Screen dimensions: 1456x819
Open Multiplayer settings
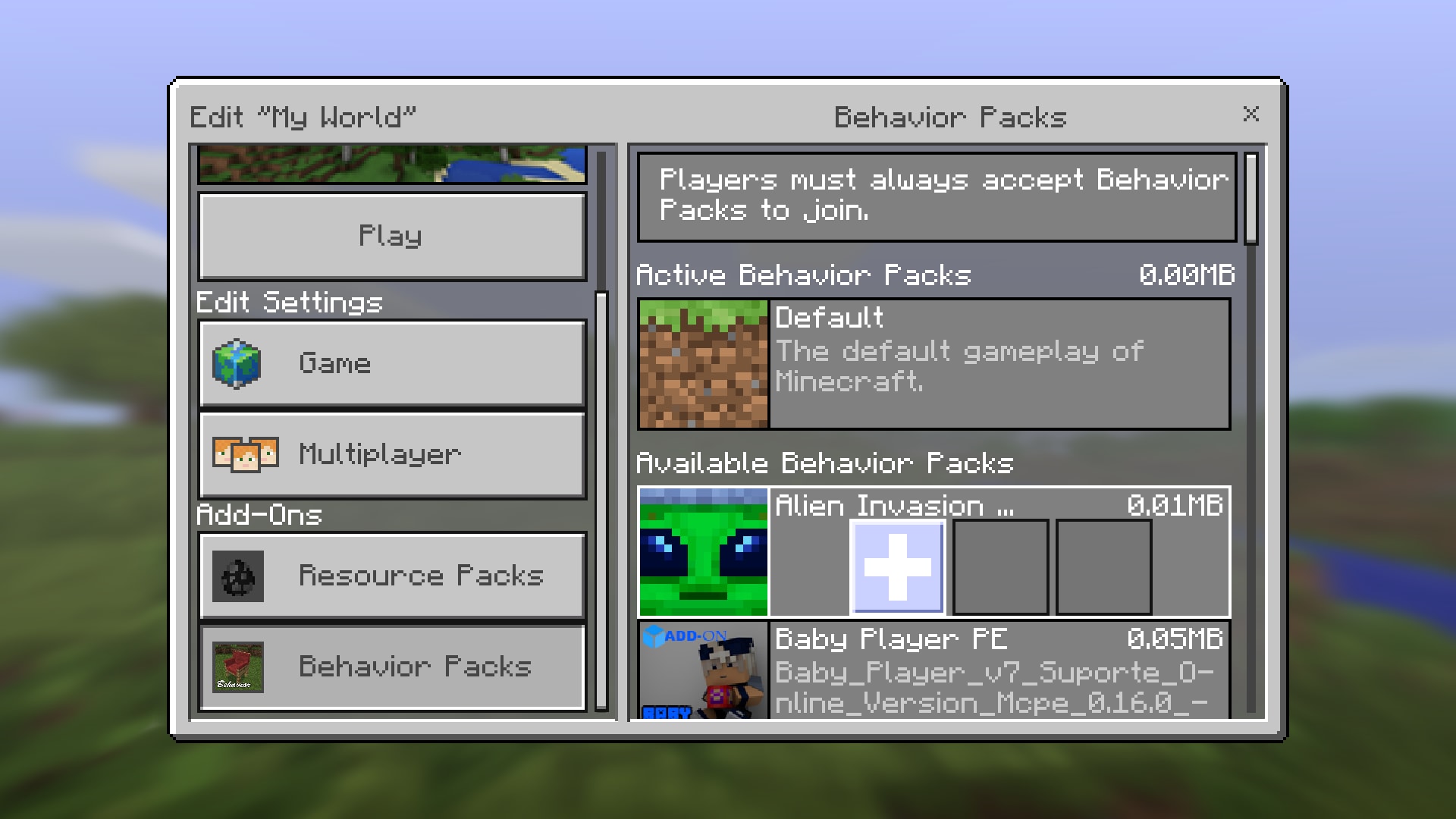(391, 453)
